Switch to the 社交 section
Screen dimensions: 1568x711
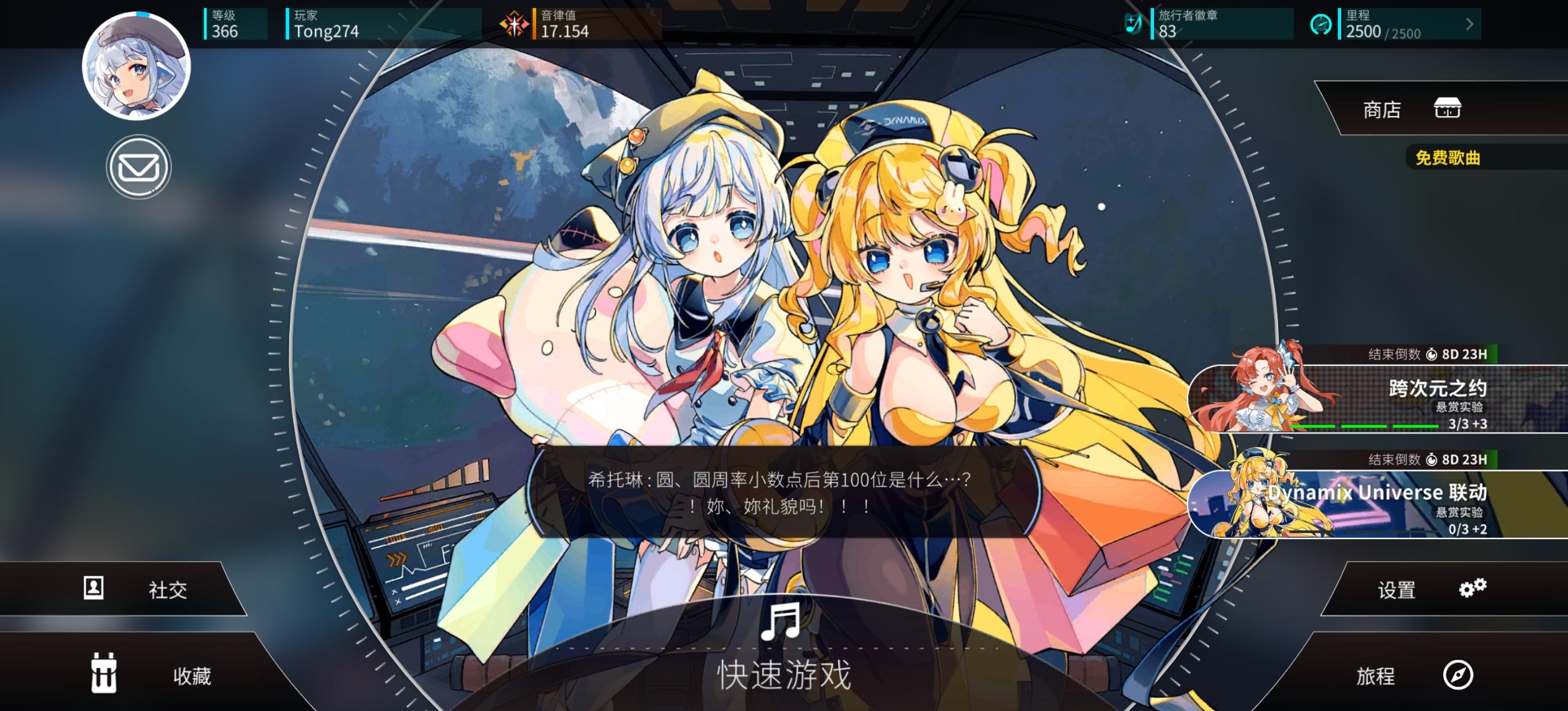coord(168,588)
